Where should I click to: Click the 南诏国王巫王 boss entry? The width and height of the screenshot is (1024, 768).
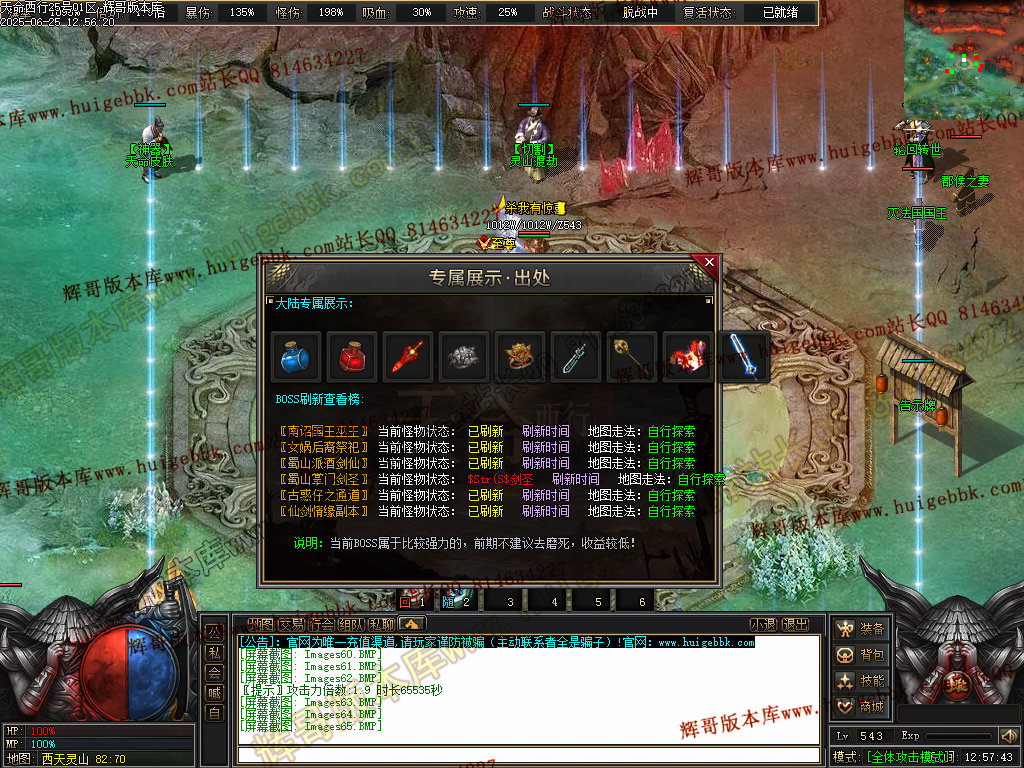(323, 432)
